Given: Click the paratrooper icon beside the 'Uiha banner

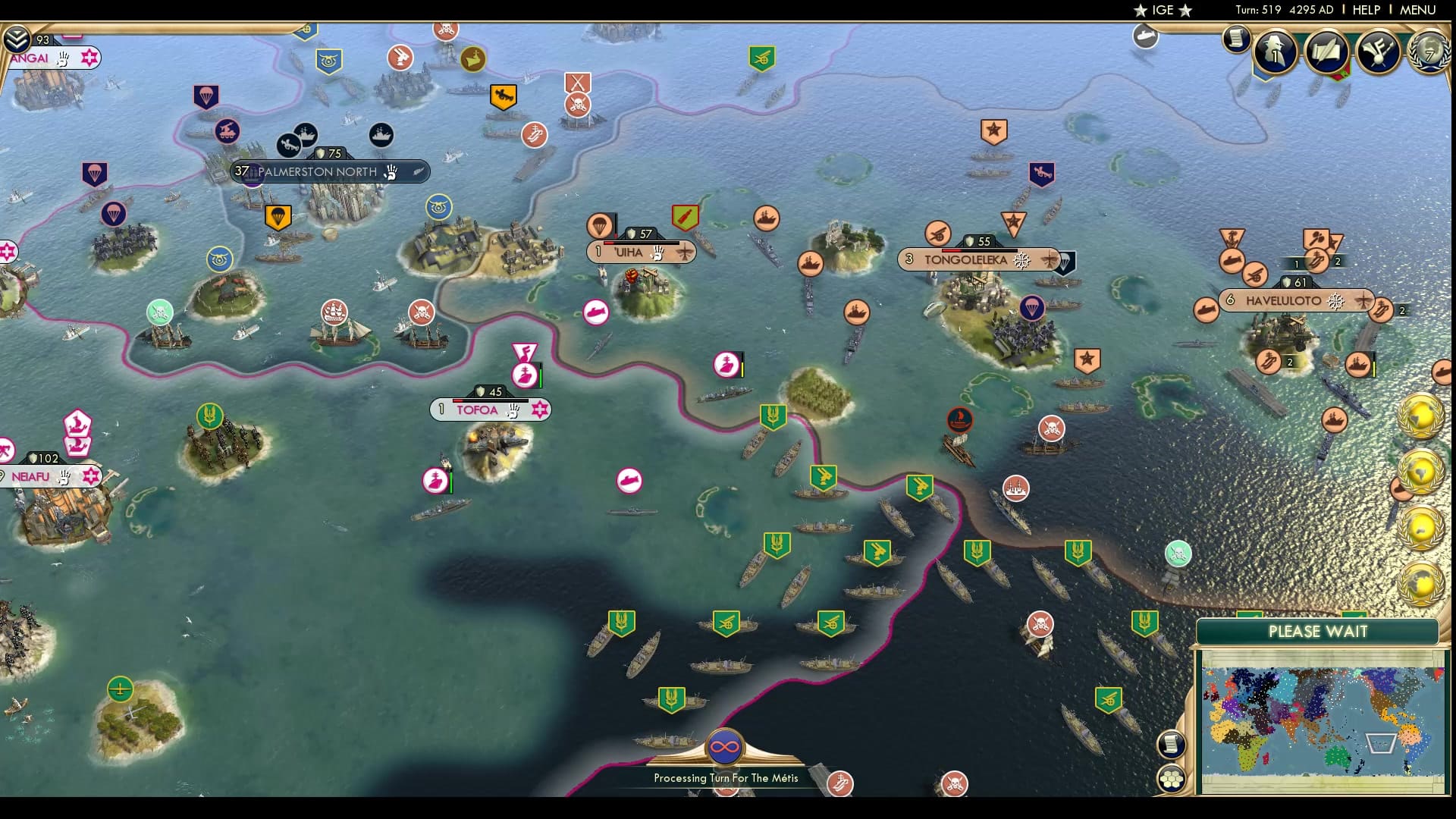Looking at the screenshot, I should [598, 226].
